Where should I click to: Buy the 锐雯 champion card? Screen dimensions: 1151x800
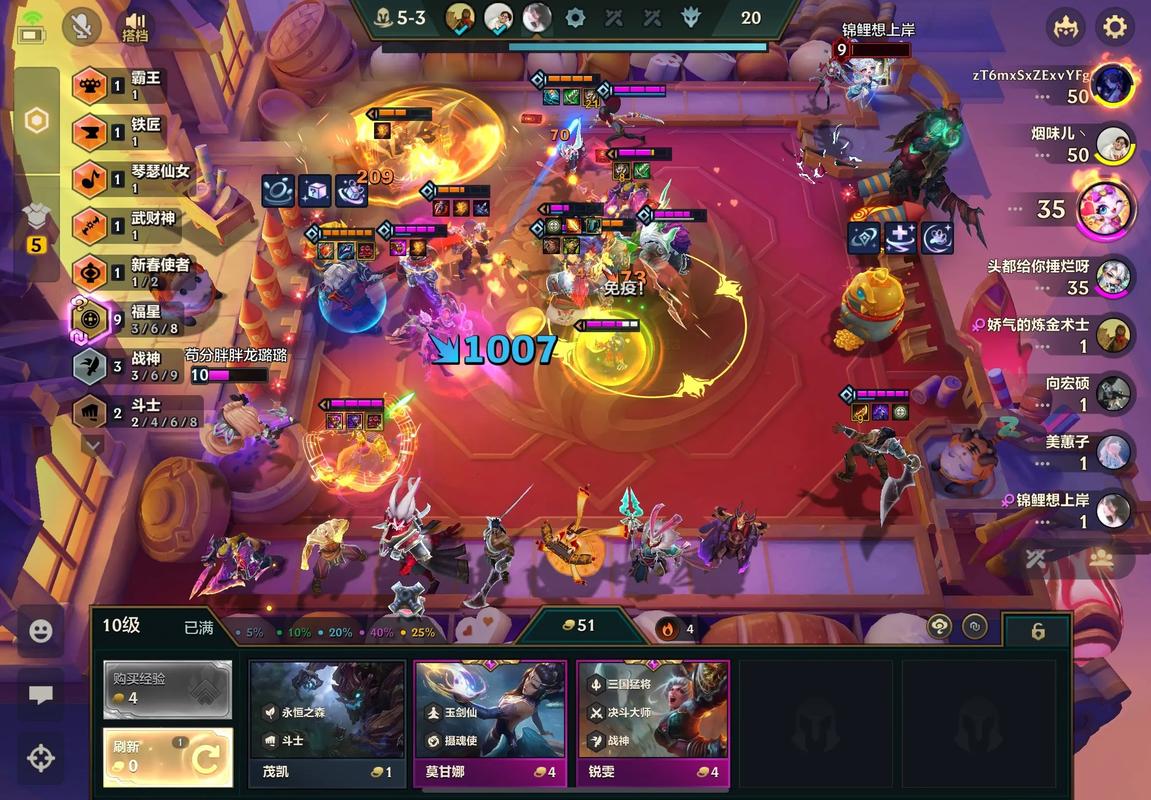pyautogui.click(x=652, y=722)
